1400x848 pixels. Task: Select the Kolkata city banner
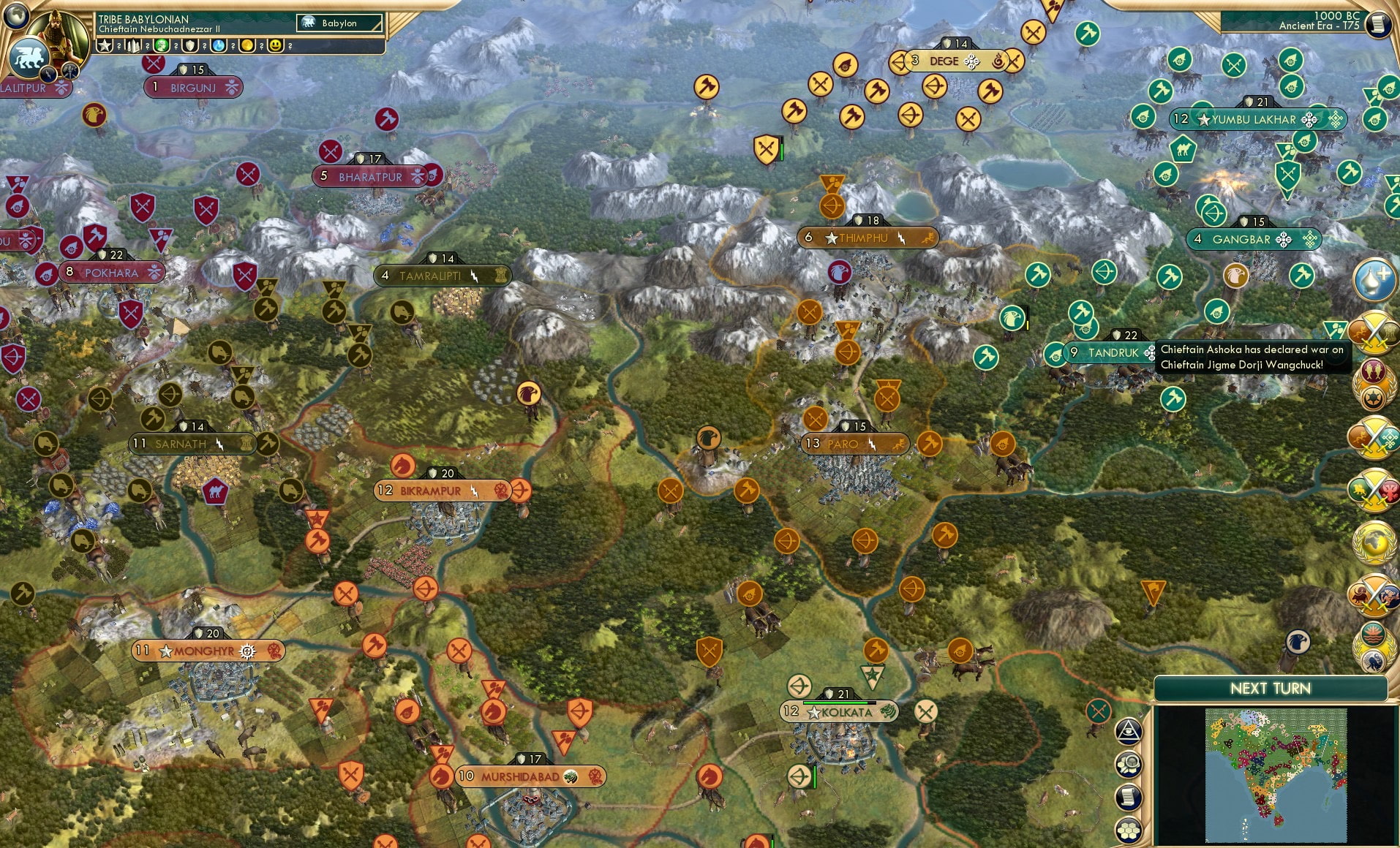click(838, 711)
